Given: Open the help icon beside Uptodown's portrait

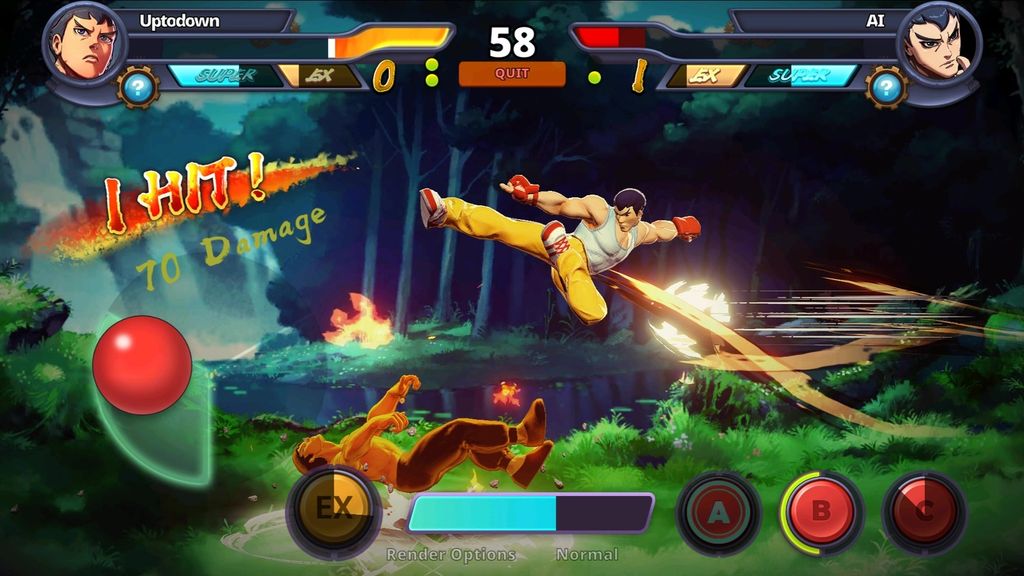Looking at the screenshot, I should [x=138, y=88].
